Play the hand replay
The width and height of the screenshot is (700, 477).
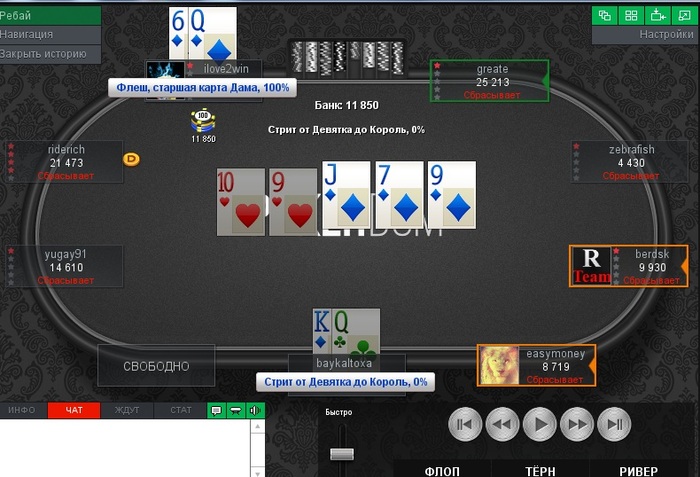click(x=539, y=424)
